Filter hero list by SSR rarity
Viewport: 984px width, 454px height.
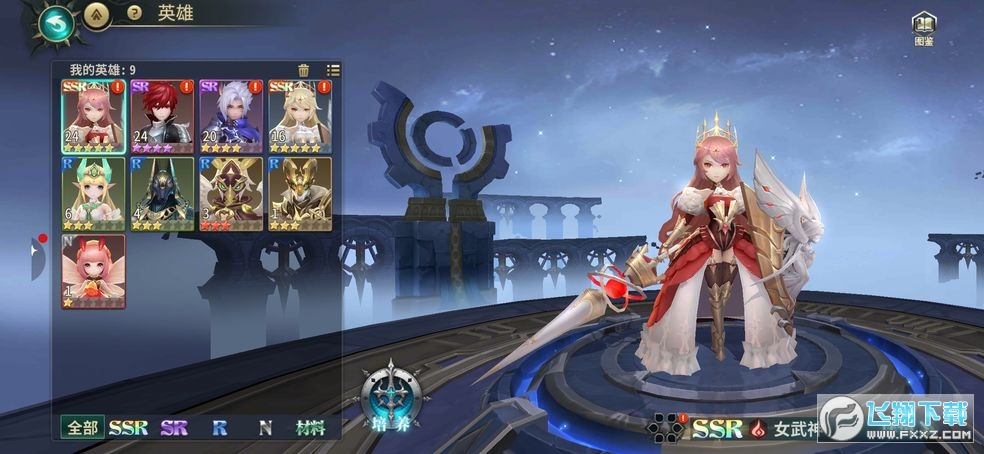128,428
